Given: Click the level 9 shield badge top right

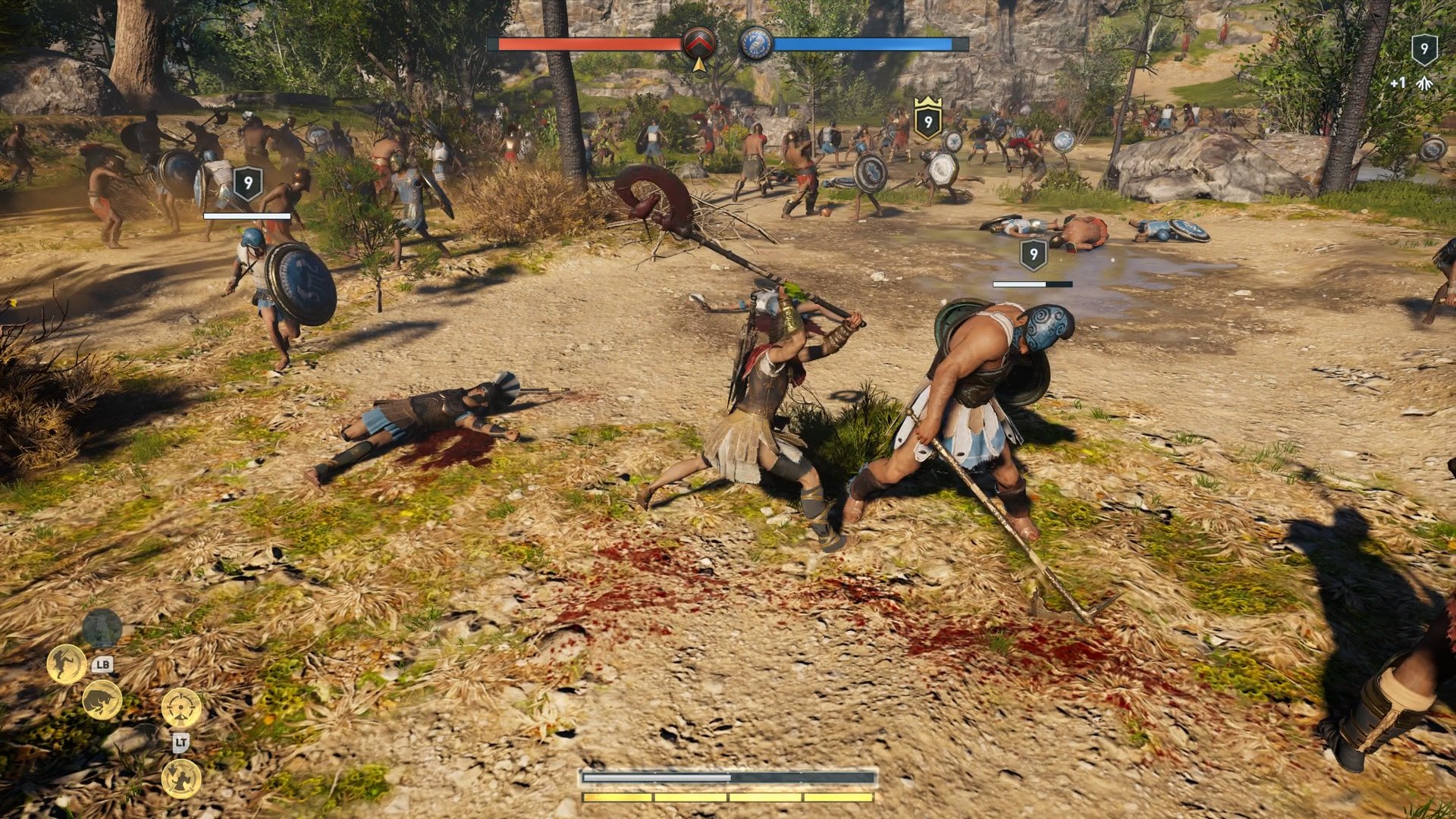Looking at the screenshot, I should (x=1425, y=50).
